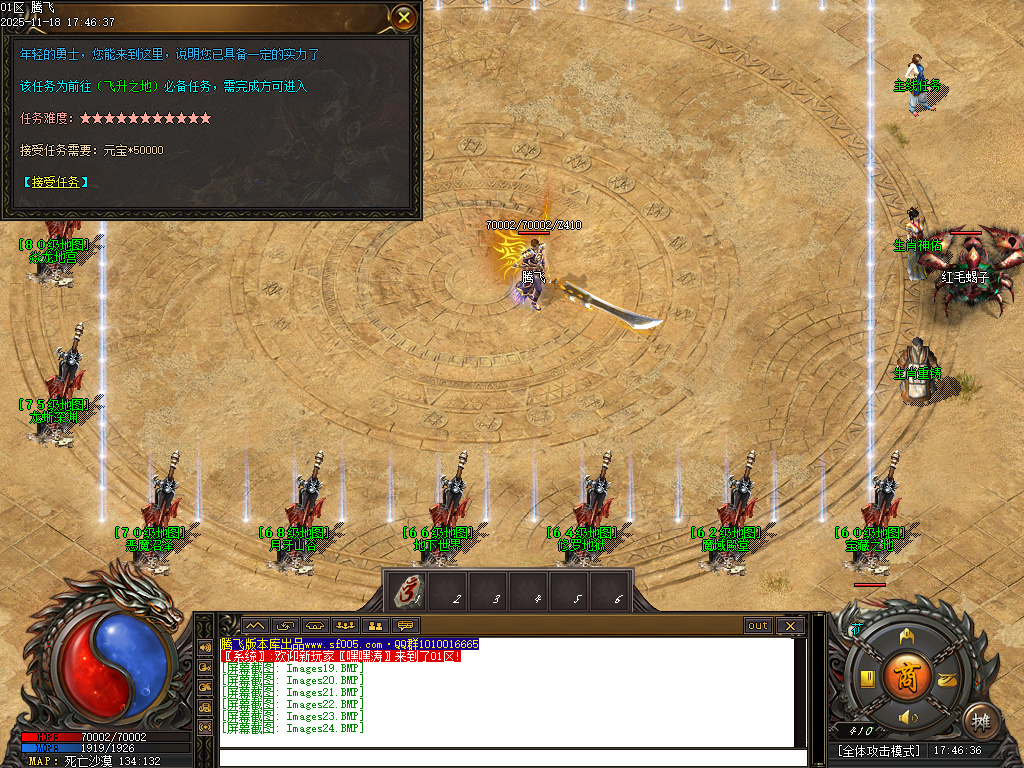Open the two-person group button on chat bar
The image size is (1024, 768).
click(x=376, y=626)
